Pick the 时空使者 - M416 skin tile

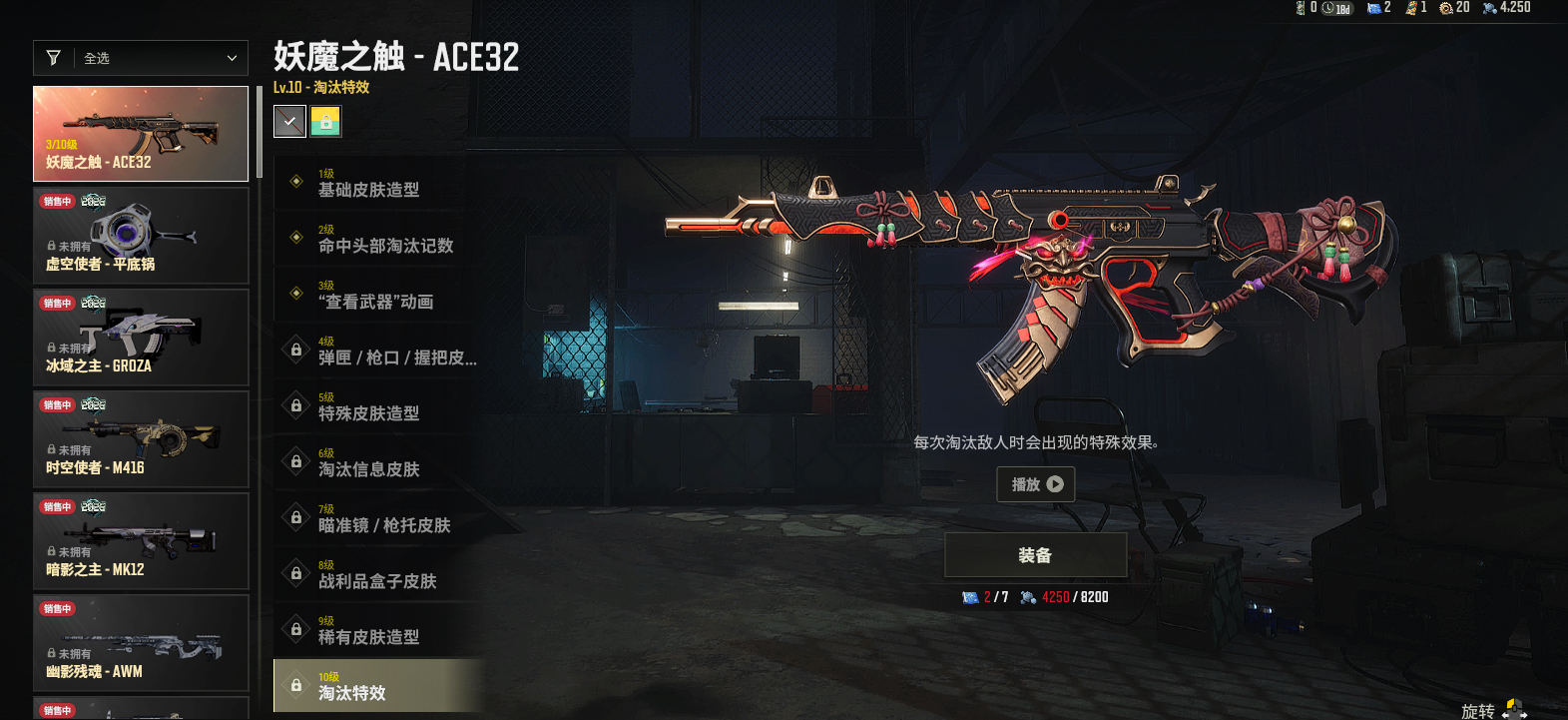coord(141,439)
